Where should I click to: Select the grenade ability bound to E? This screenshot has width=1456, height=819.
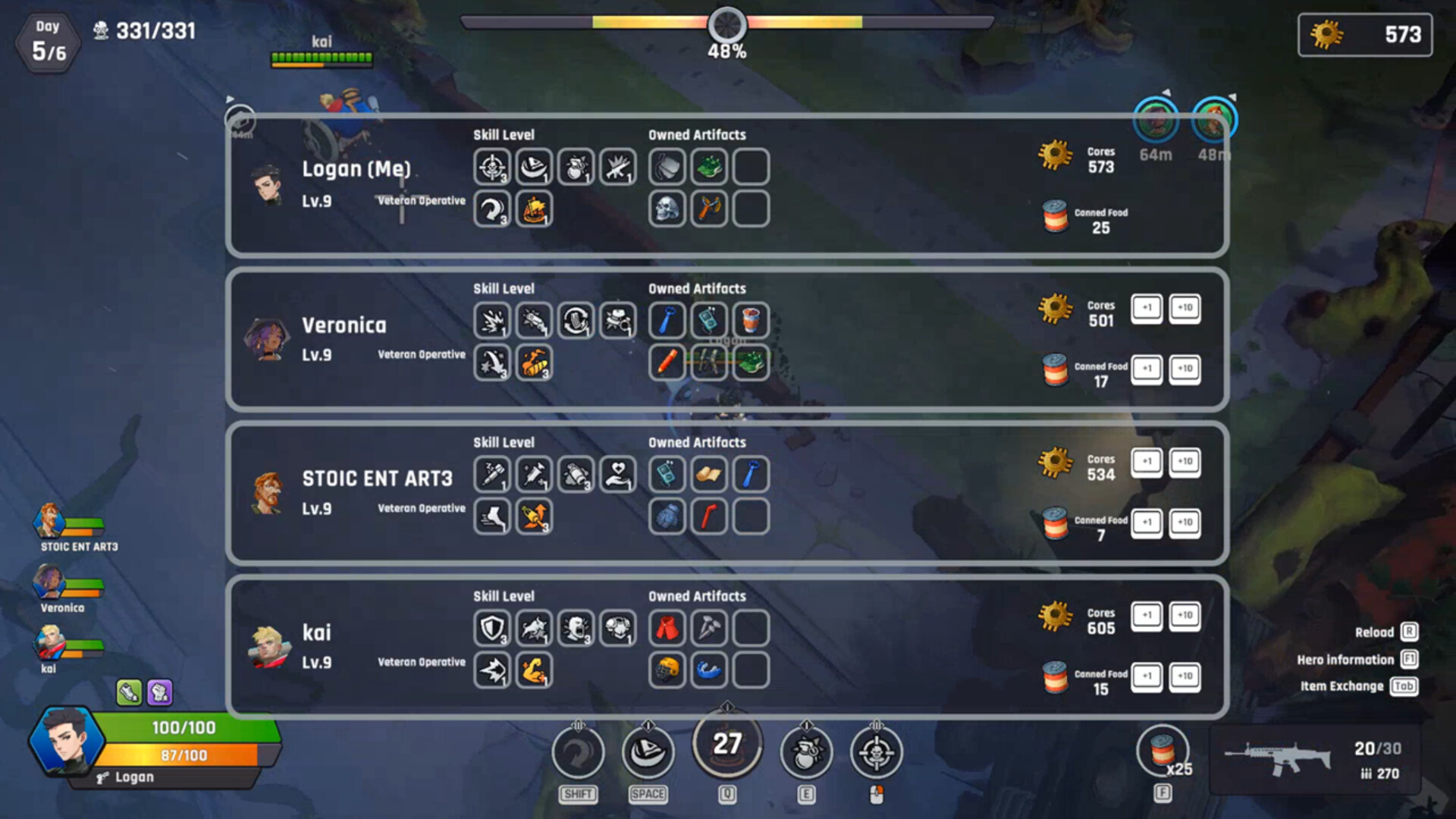(807, 752)
